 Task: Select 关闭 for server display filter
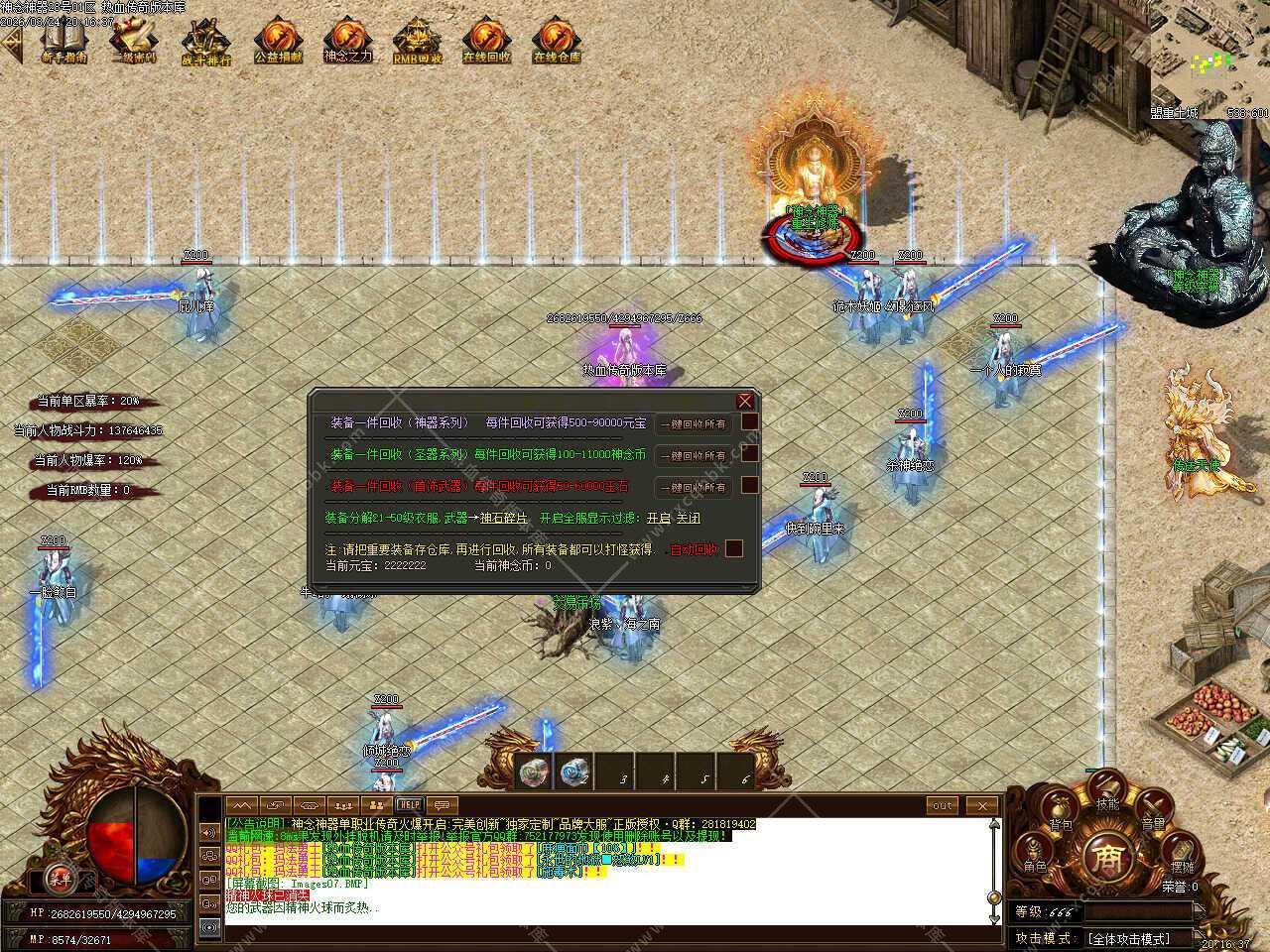tap(688, 518)
